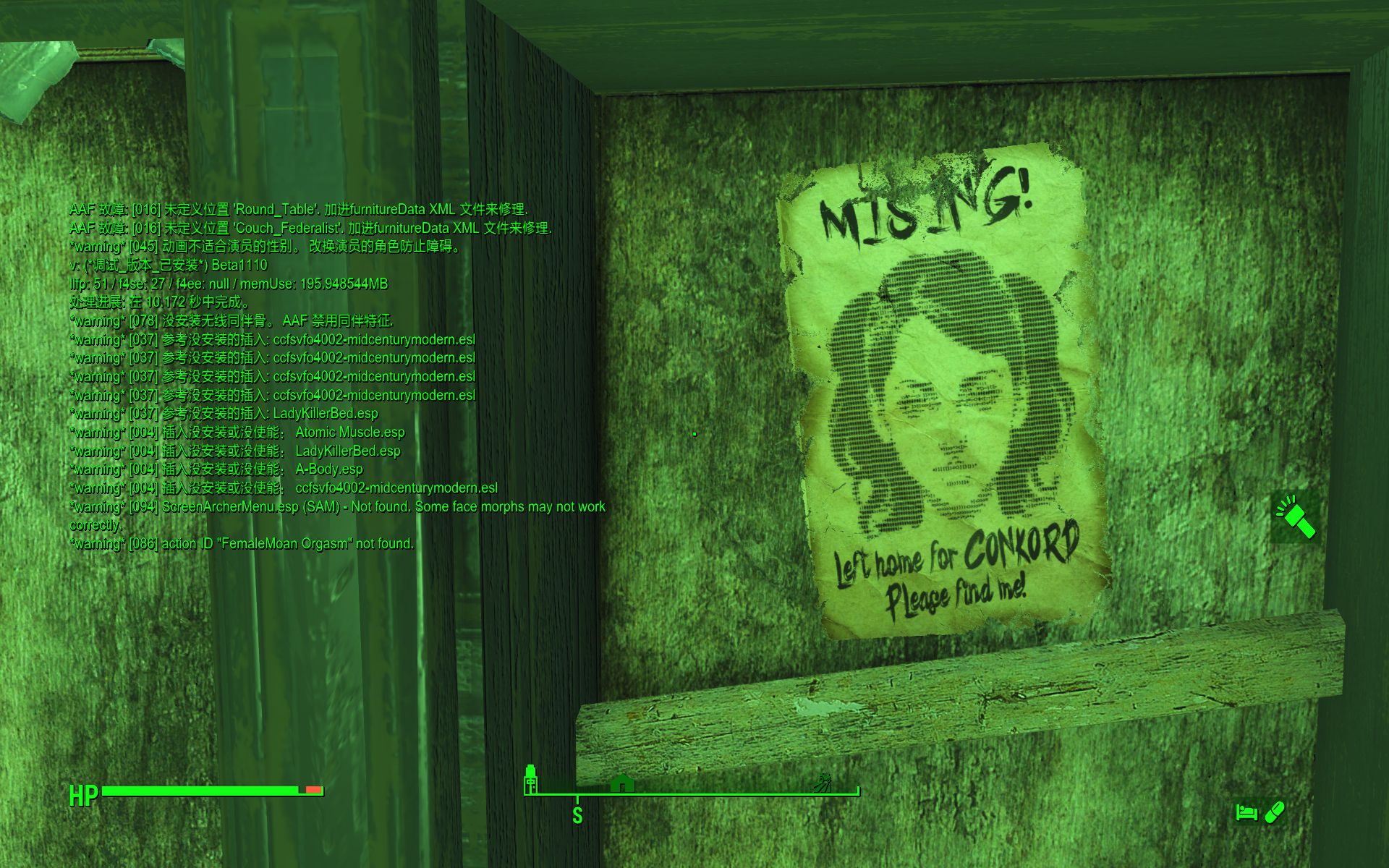Screen dimensions: 1389x868
Task: Click the S direction letter on the compass
Action: pos(577,814)
